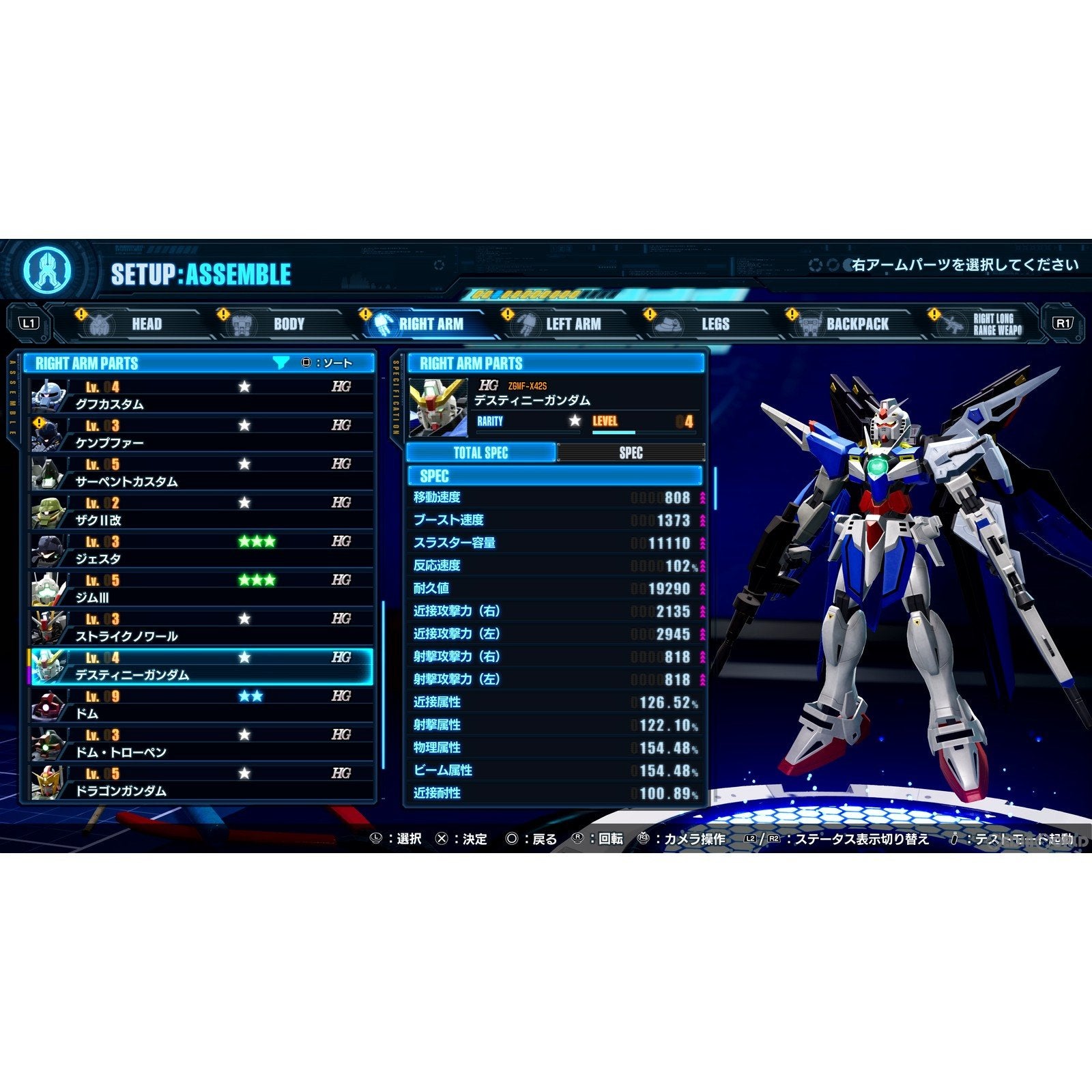
Task: Click the rifle icon on RIGHT LONG RANGE WEAPON tab
Action: 953,324
